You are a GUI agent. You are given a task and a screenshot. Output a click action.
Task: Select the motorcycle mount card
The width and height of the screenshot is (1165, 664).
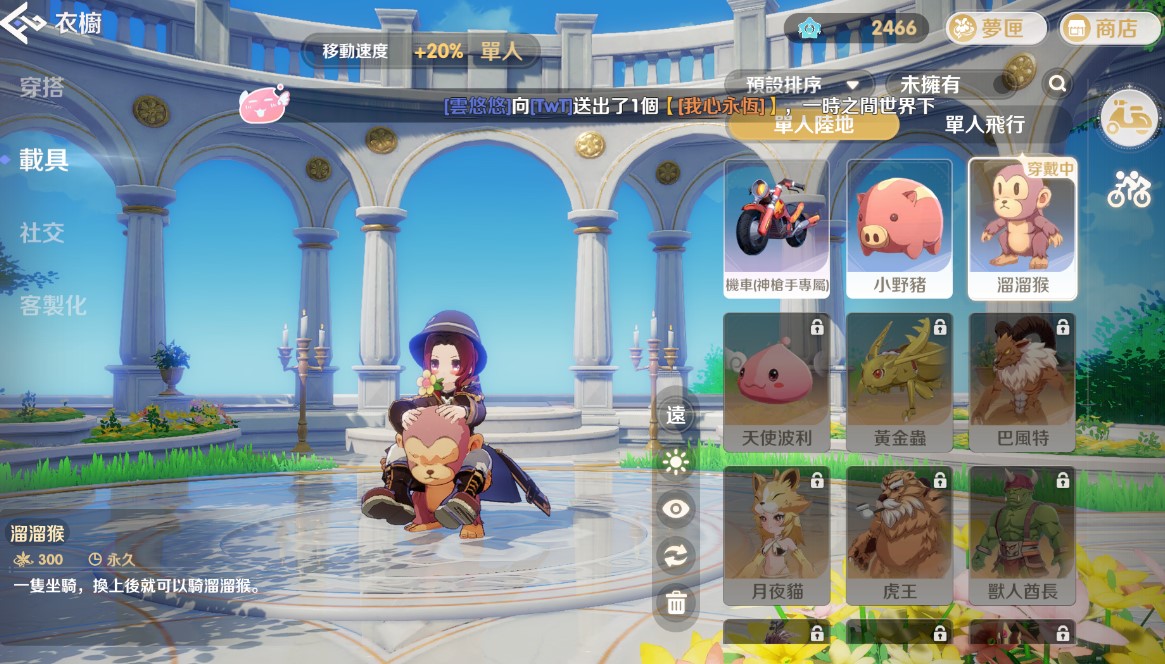click(x=776, y=228)
